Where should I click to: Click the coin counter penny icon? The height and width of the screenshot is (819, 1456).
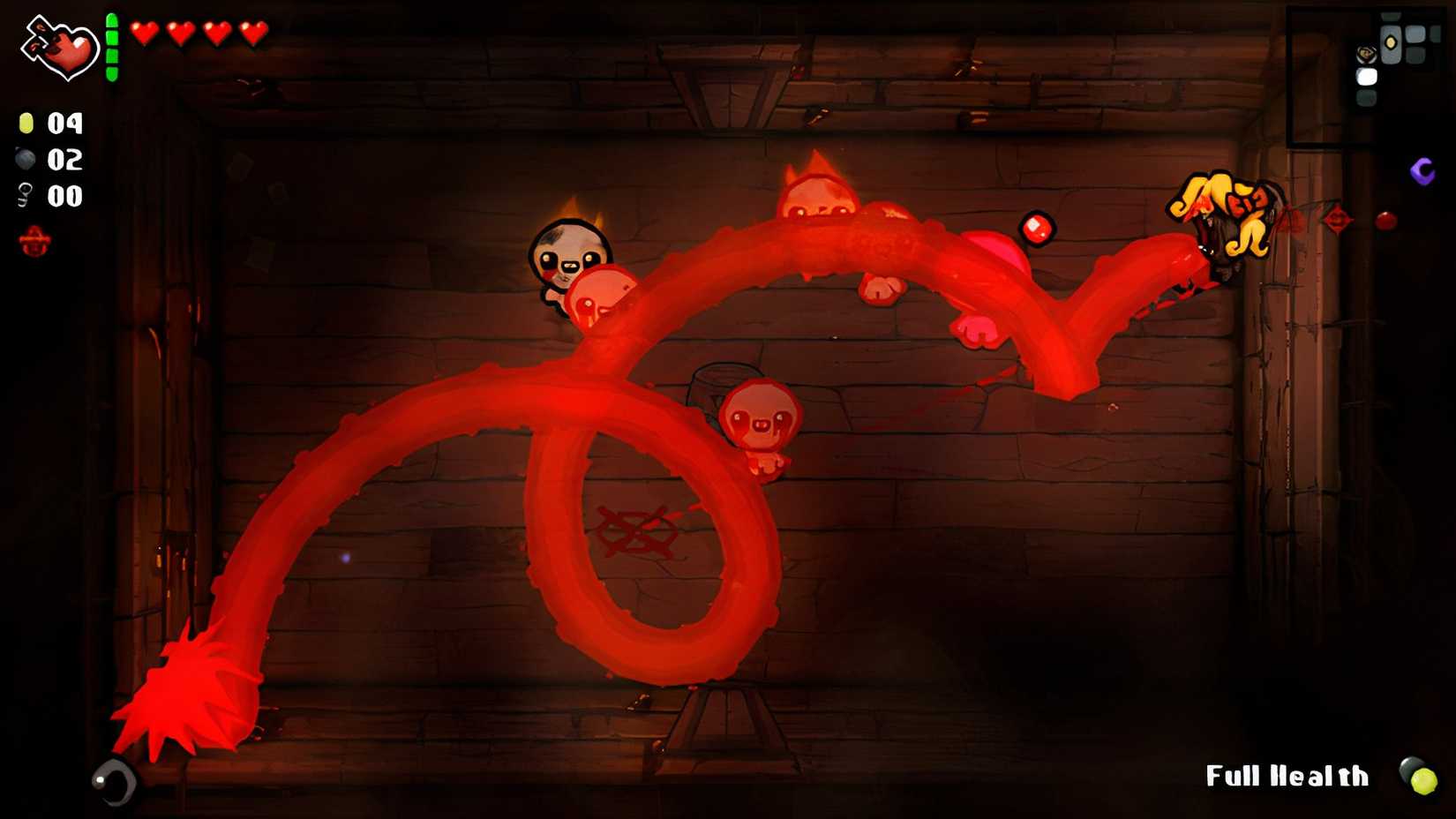[26, 124]
